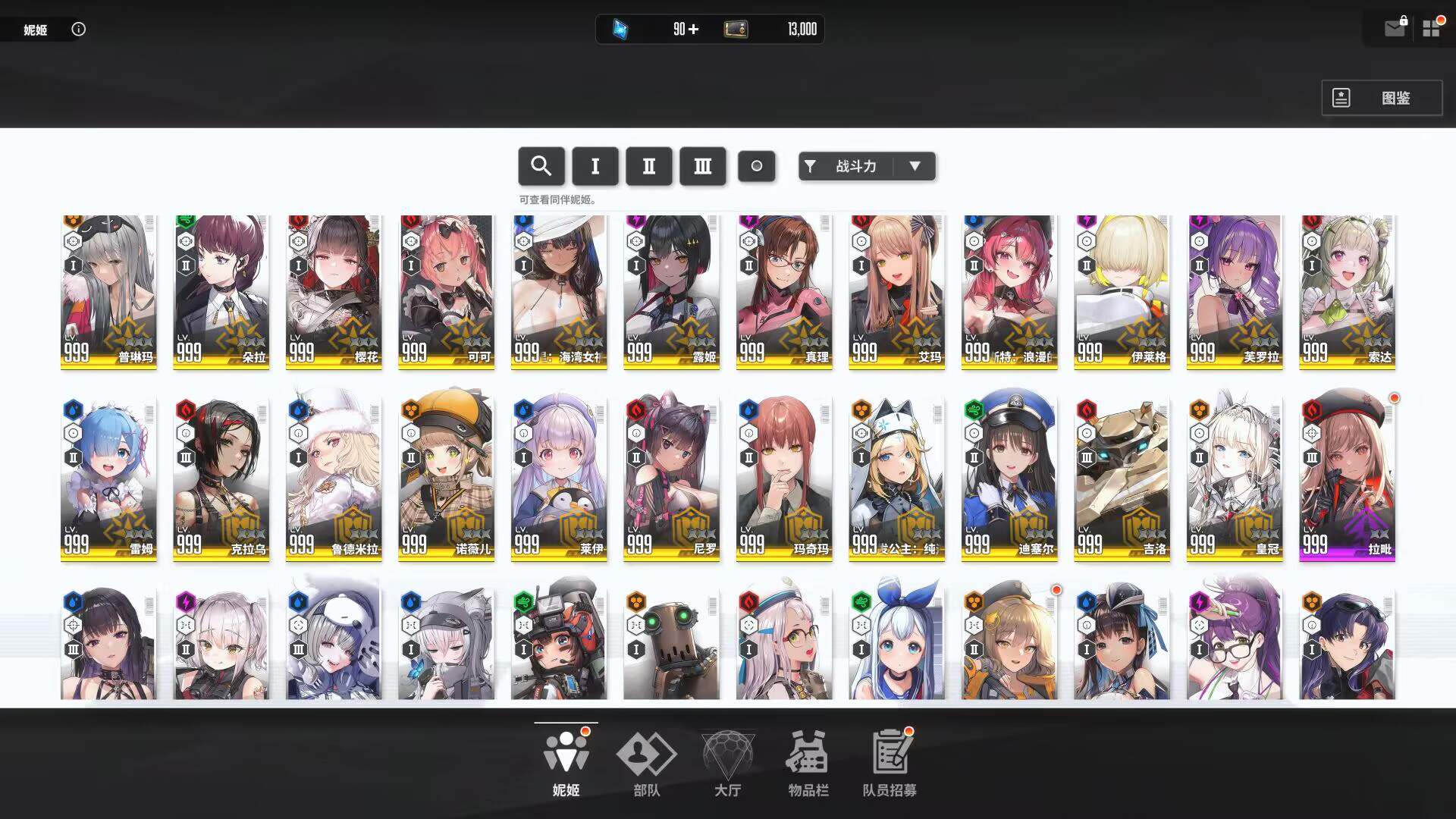
Task: Toggle the rarity III filter
Action: [x=702, y=166]
